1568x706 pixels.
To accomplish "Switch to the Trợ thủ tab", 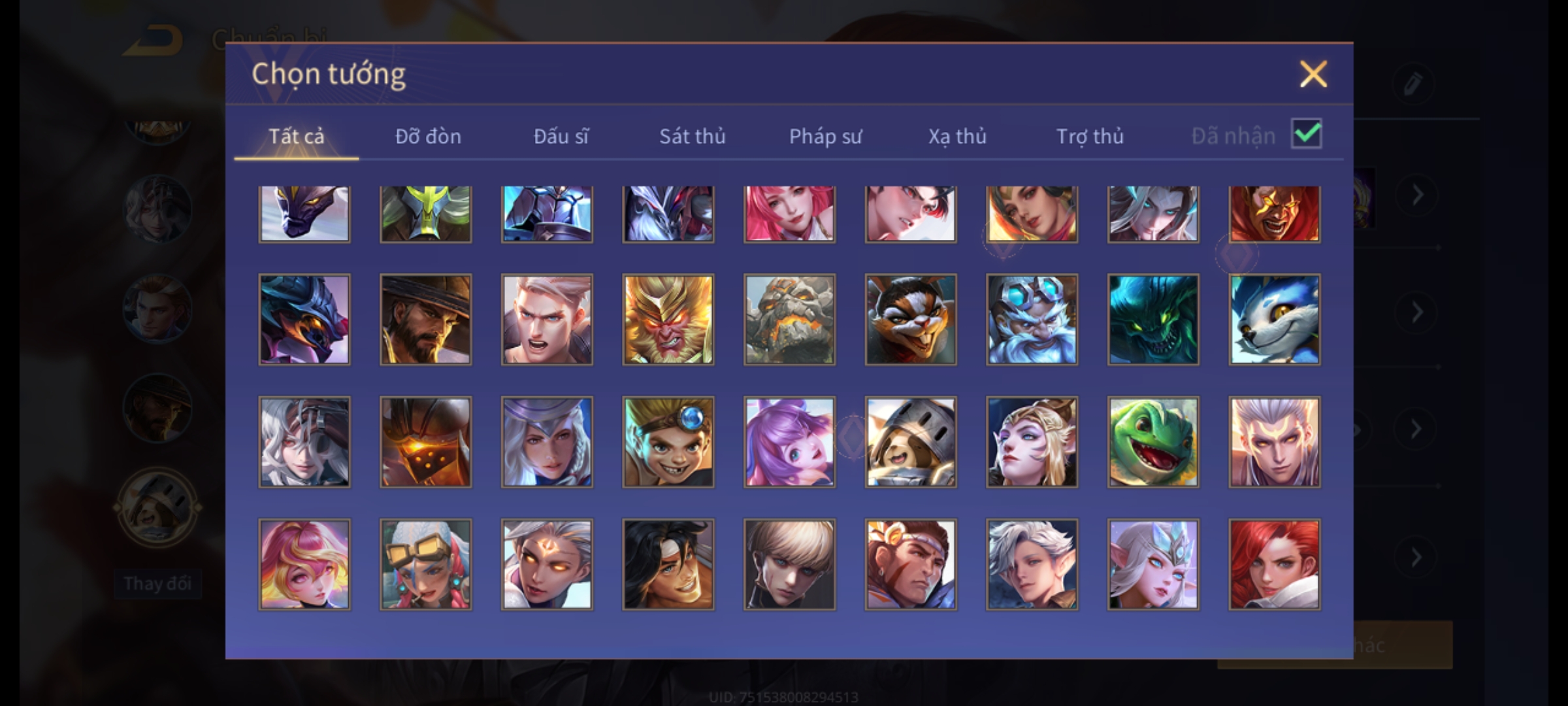I will pyautogui.click(x=1090, y=136).
